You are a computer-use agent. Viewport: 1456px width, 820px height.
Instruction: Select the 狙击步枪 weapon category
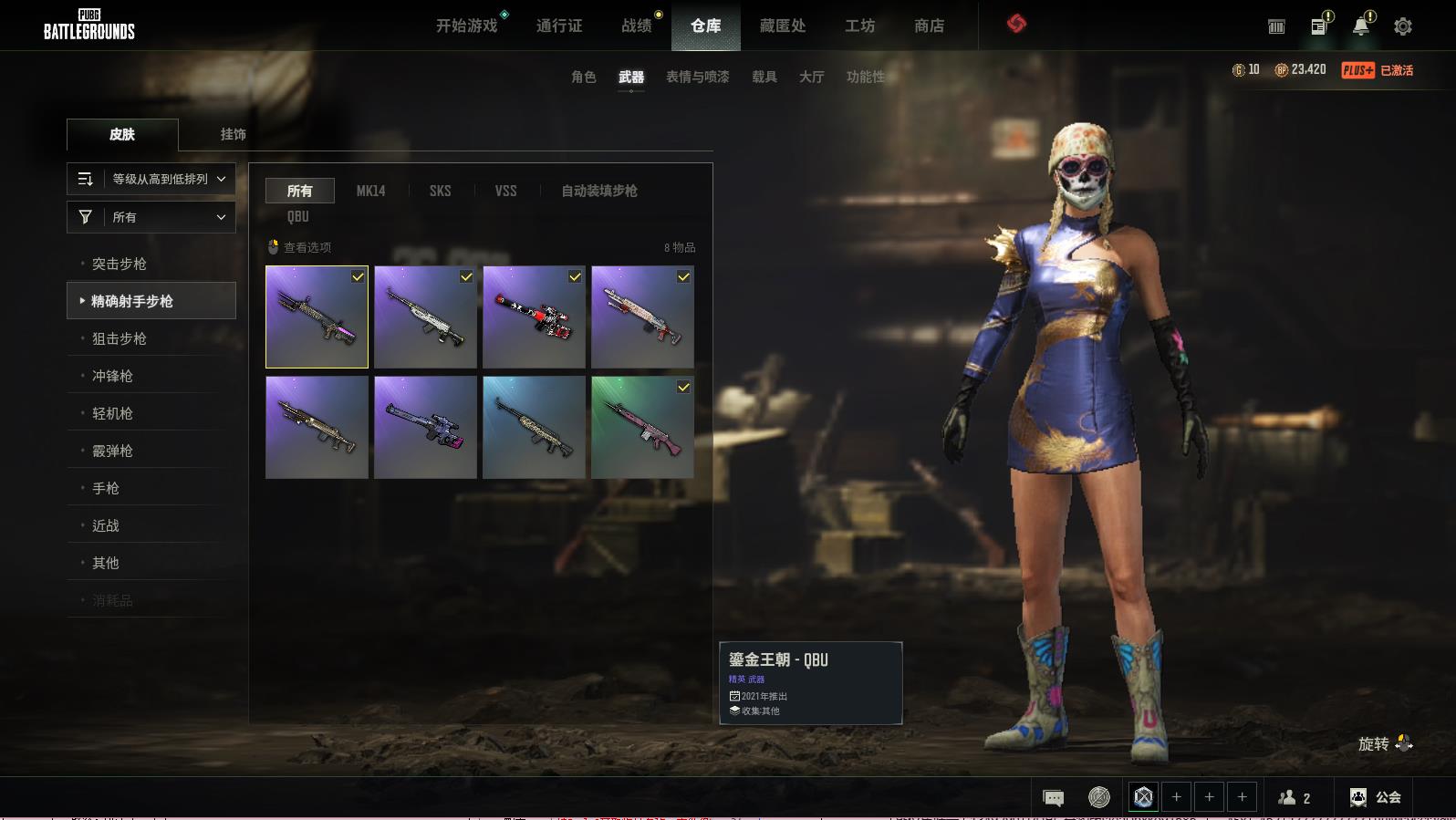[120, 338]
